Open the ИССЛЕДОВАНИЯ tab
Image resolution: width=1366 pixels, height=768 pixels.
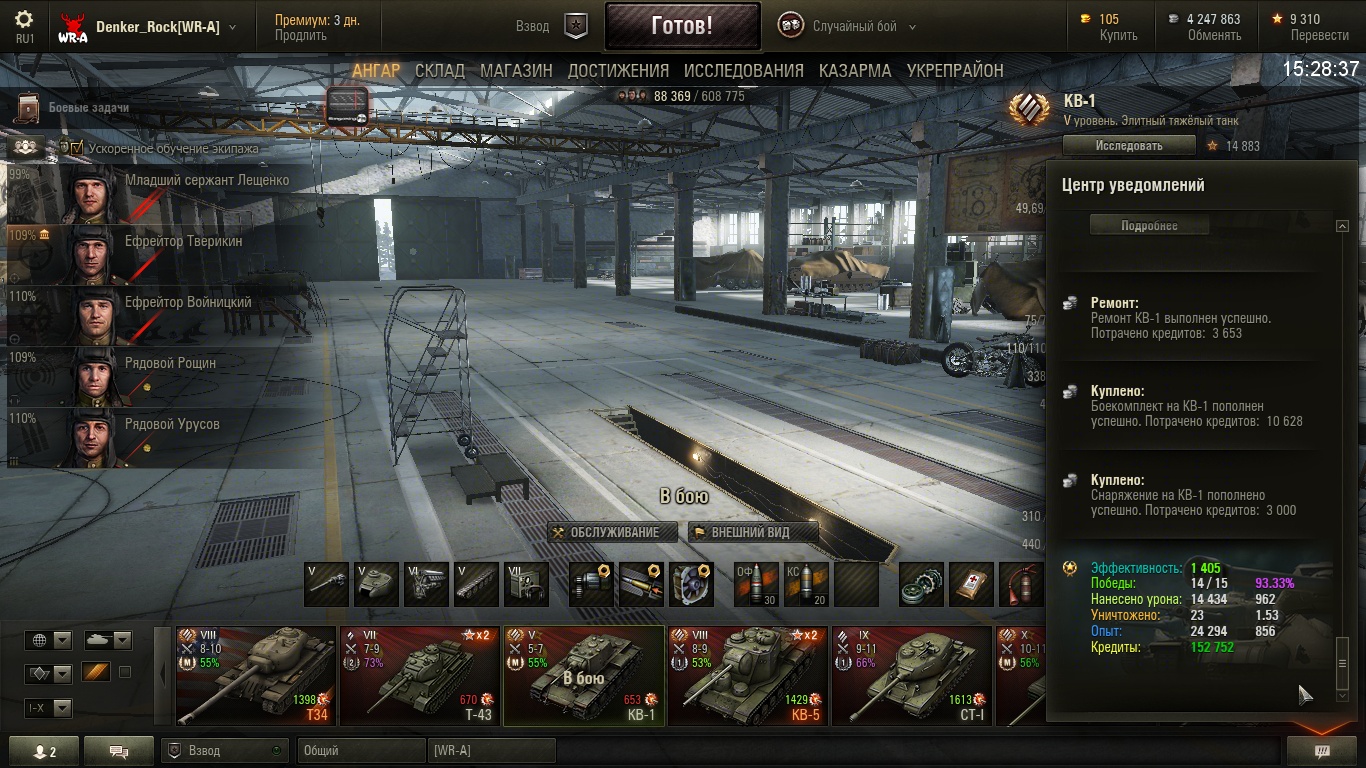click(743, 71)
